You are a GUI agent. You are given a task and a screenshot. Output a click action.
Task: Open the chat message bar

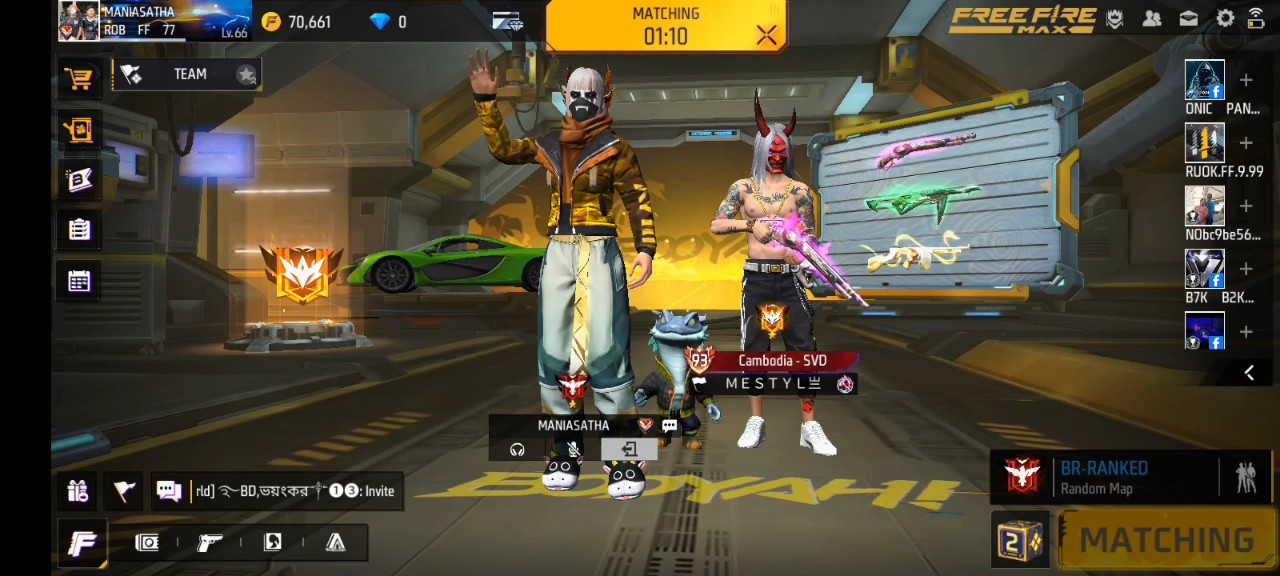(280, 491)
